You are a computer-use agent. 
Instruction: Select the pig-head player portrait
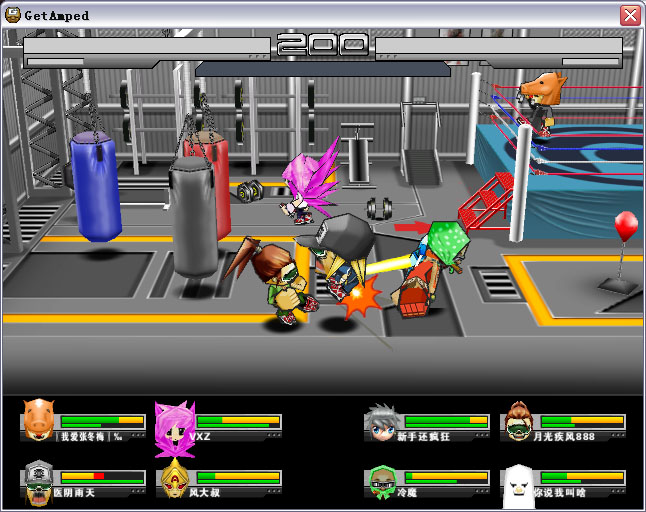coord(39,419)
